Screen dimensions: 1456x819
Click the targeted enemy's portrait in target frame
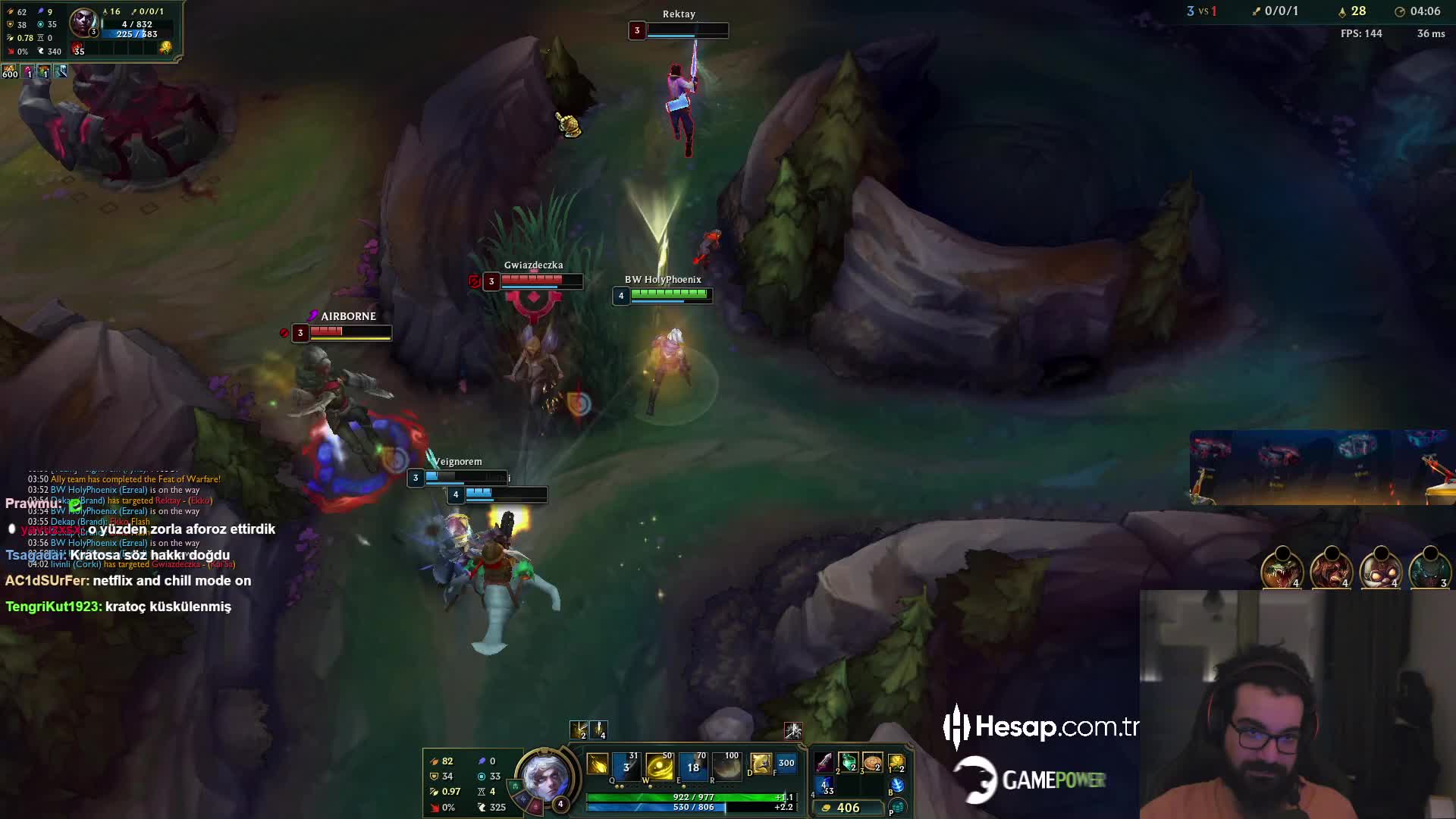click(x=83, y=21)
